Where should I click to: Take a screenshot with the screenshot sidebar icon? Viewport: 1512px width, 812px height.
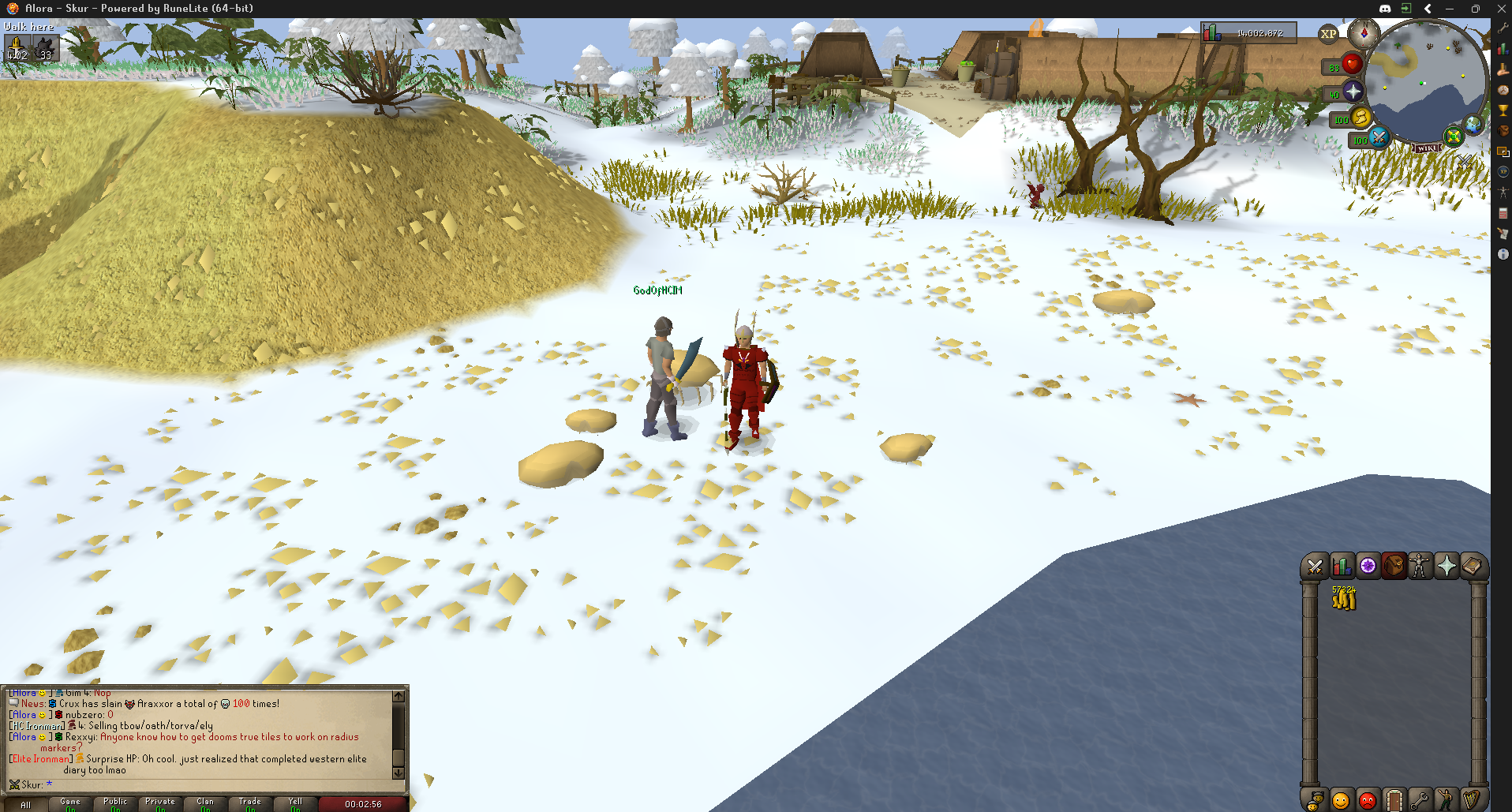point(1502,153)
